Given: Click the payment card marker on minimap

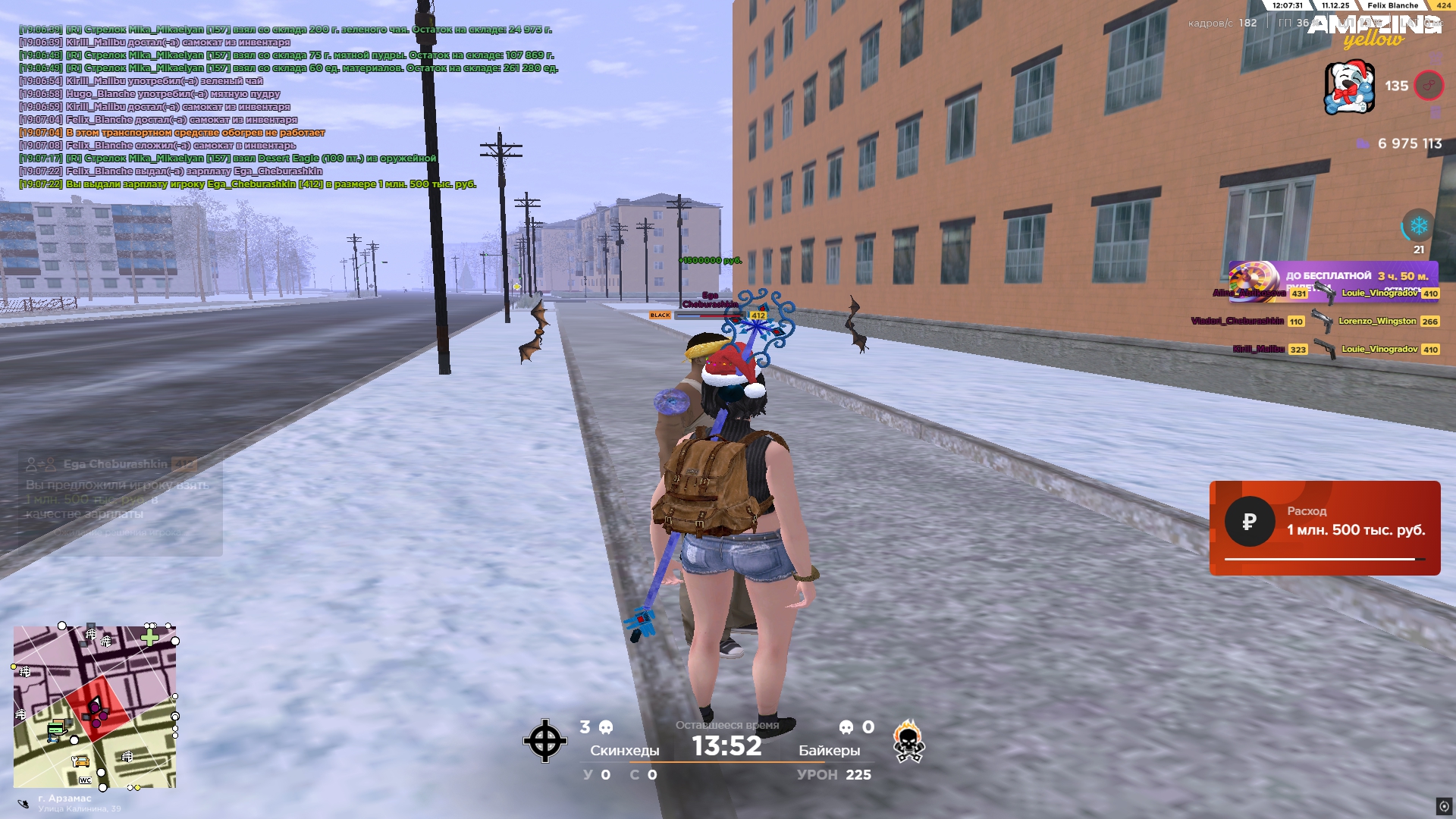Looking at the screenshot, I should point(55,730).
